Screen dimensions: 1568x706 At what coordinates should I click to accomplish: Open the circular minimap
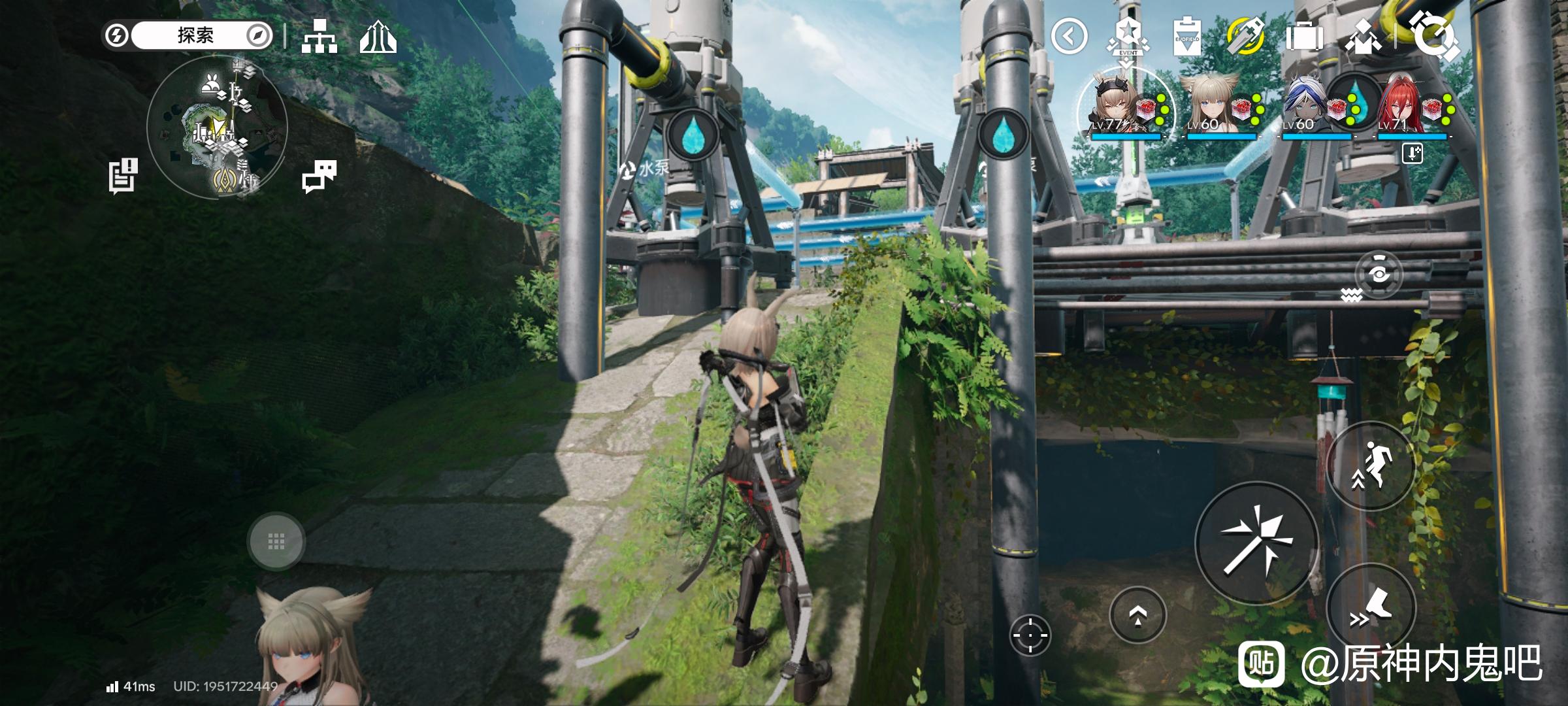(x=217, y=127)
